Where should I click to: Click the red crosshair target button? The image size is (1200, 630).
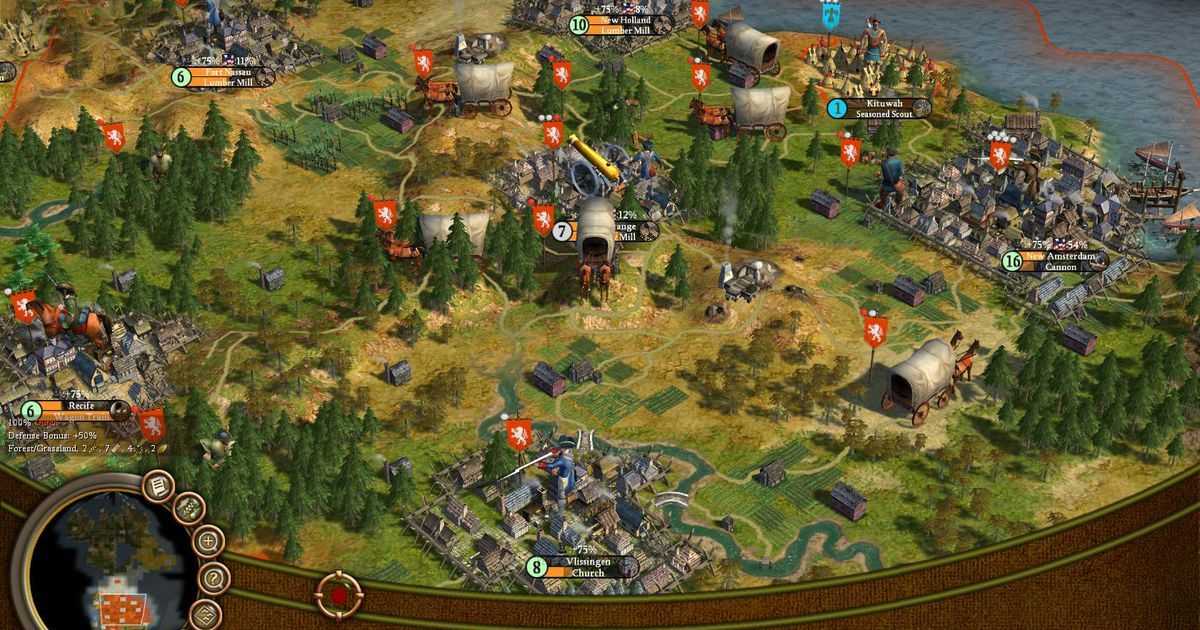[x=338, y=596]
